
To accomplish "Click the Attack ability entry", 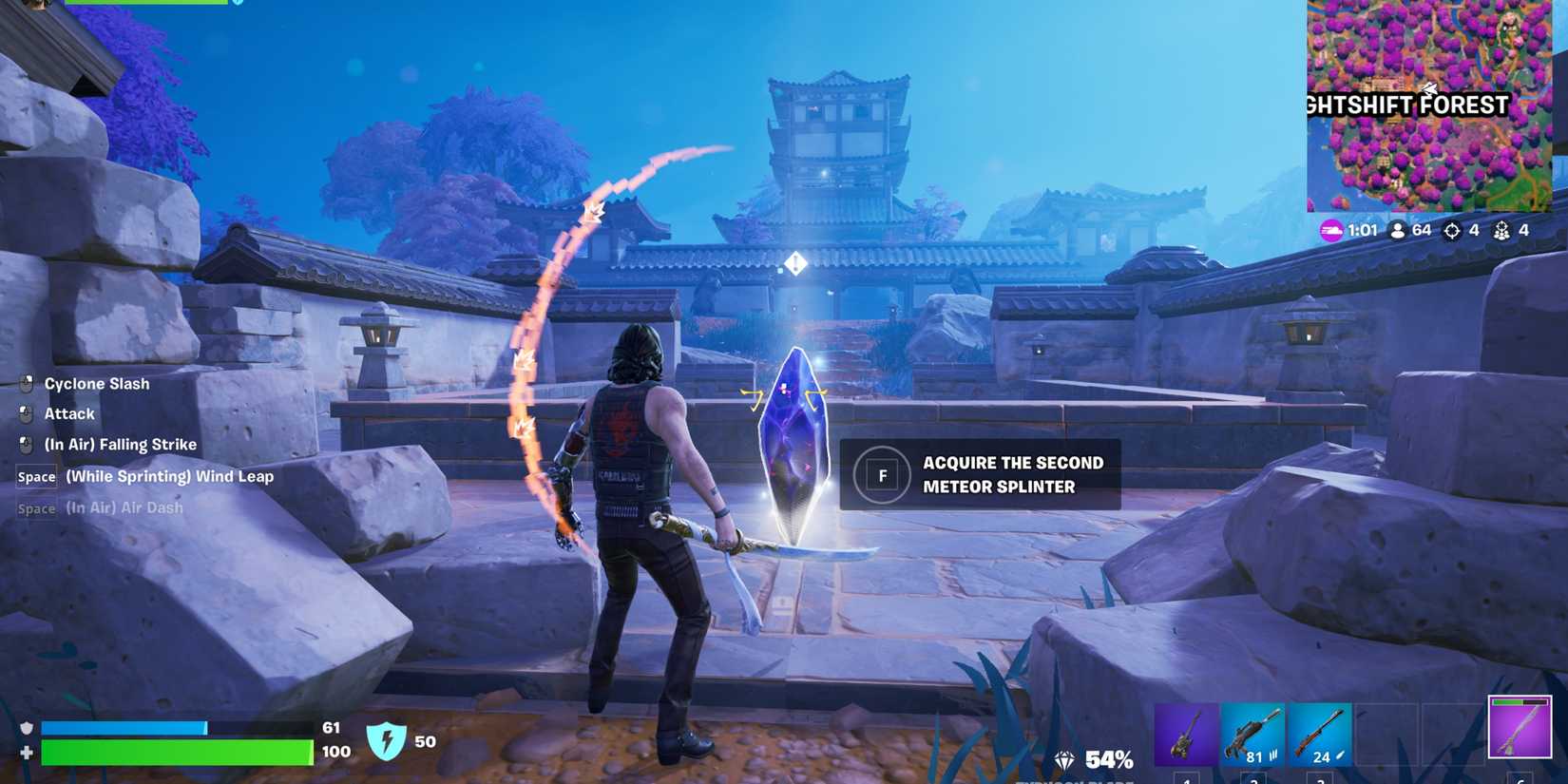I will click(69, 413).
